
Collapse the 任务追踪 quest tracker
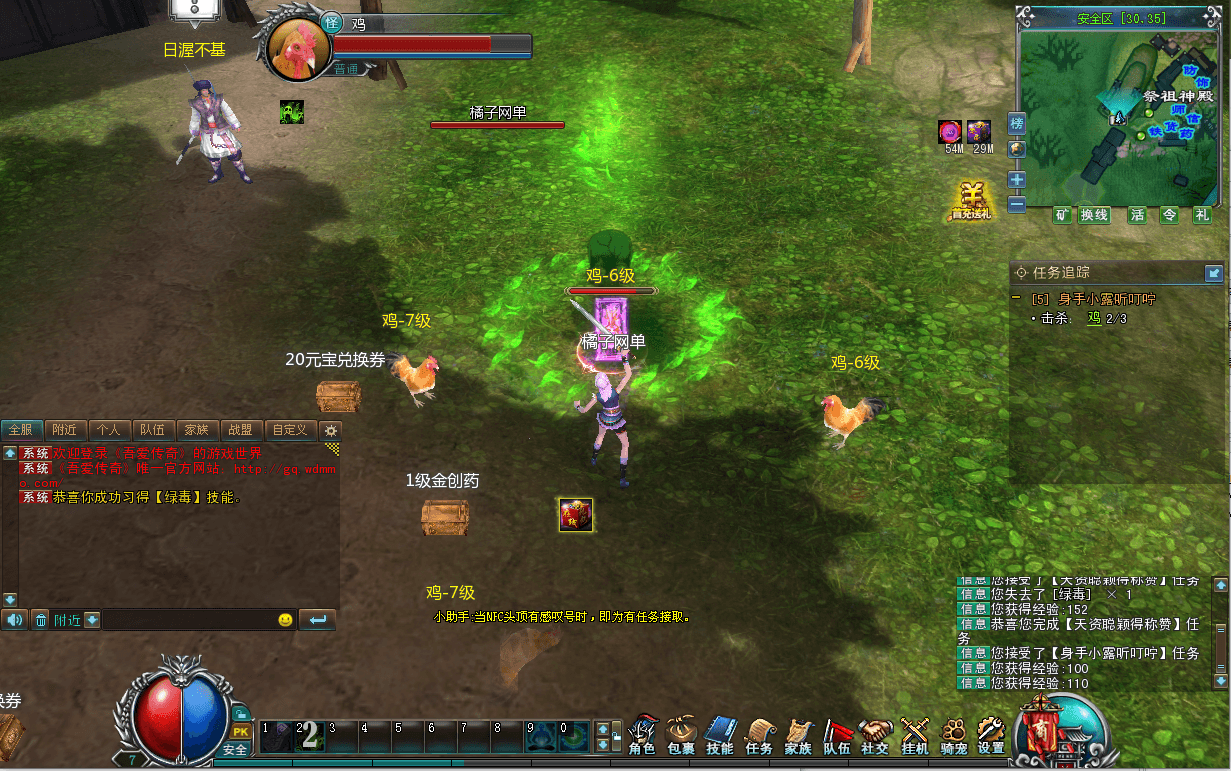pyautogui.click(x=1214, y=272)
